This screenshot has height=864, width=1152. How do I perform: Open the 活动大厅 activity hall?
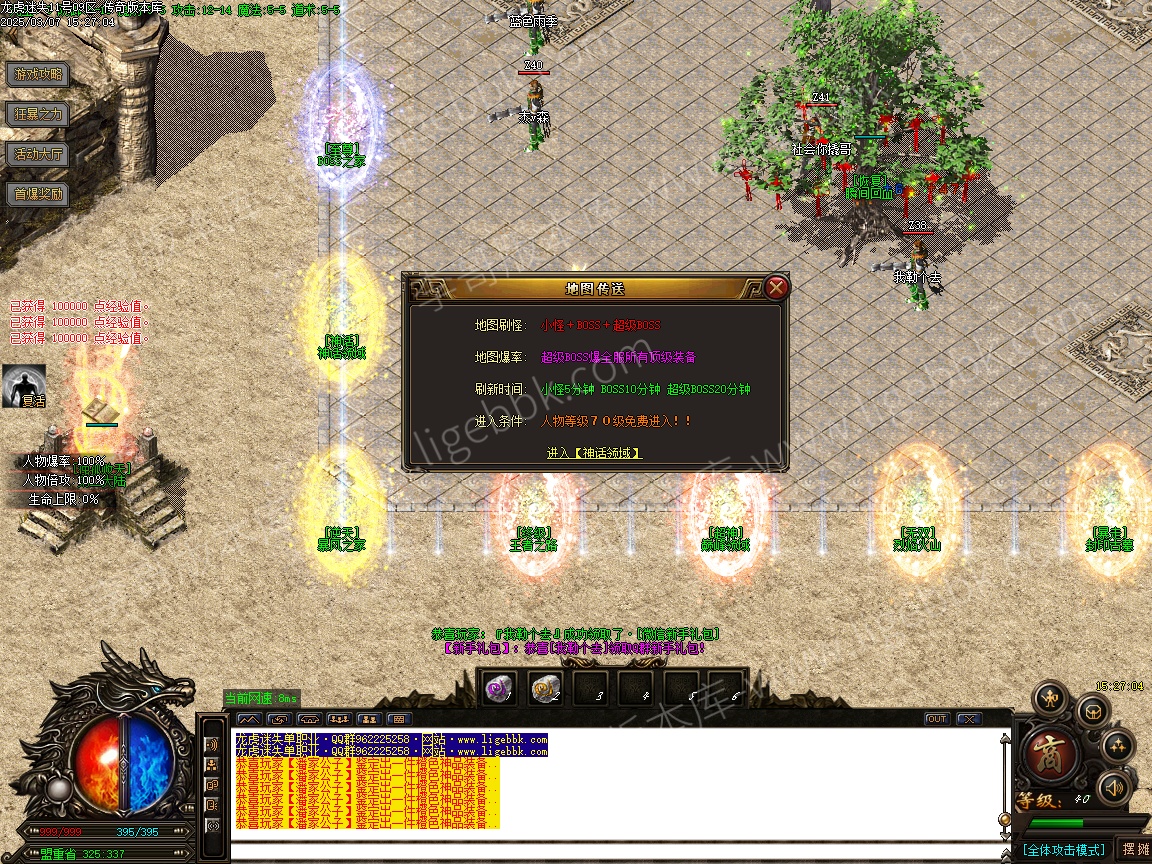(x=38, y=154)
